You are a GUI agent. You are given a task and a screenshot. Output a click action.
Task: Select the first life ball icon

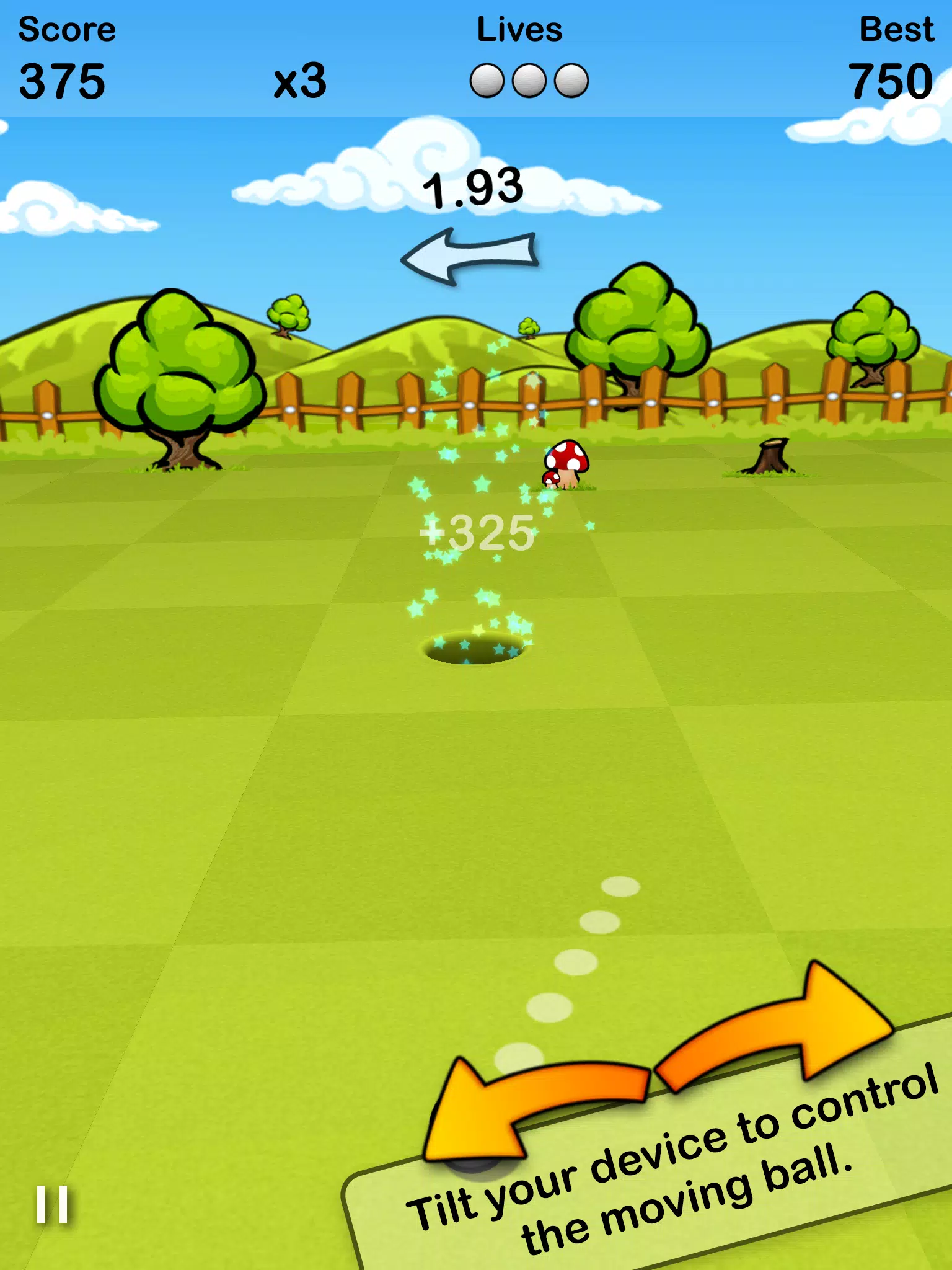pos(487,80)
